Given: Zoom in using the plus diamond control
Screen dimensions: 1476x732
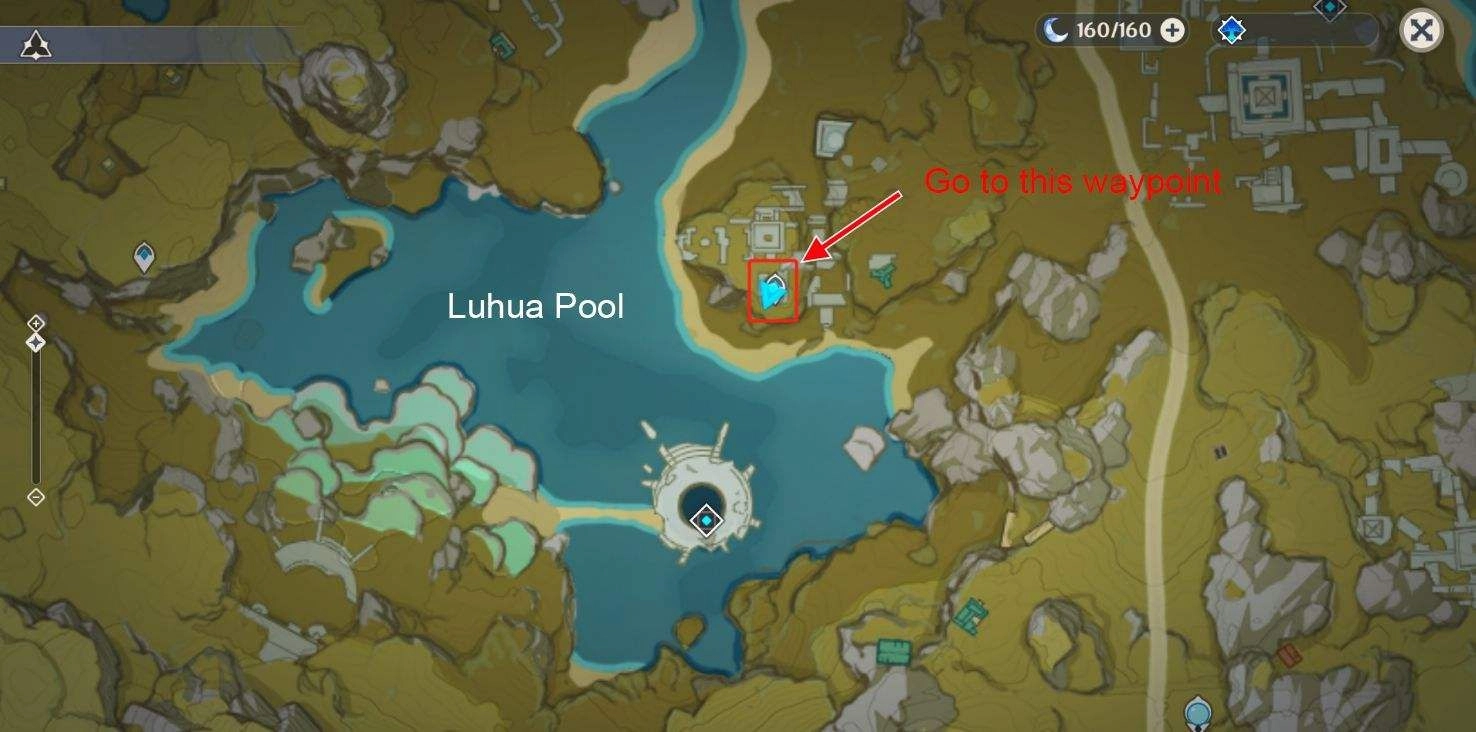Looking at the screenshot, I should [x=36, y=323].
